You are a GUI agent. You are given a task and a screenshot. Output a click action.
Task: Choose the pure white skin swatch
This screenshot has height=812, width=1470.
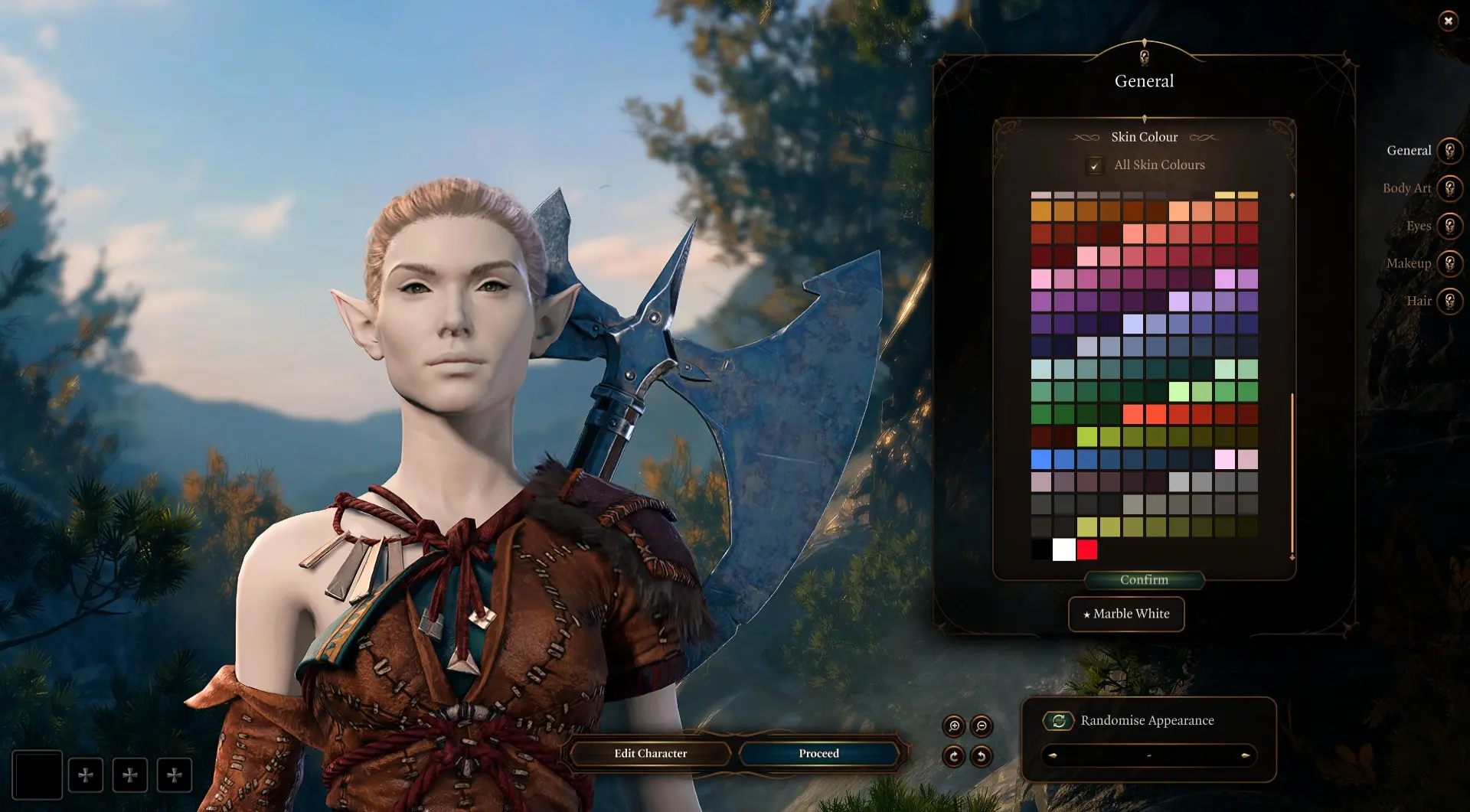click(x=1063, y=549)
